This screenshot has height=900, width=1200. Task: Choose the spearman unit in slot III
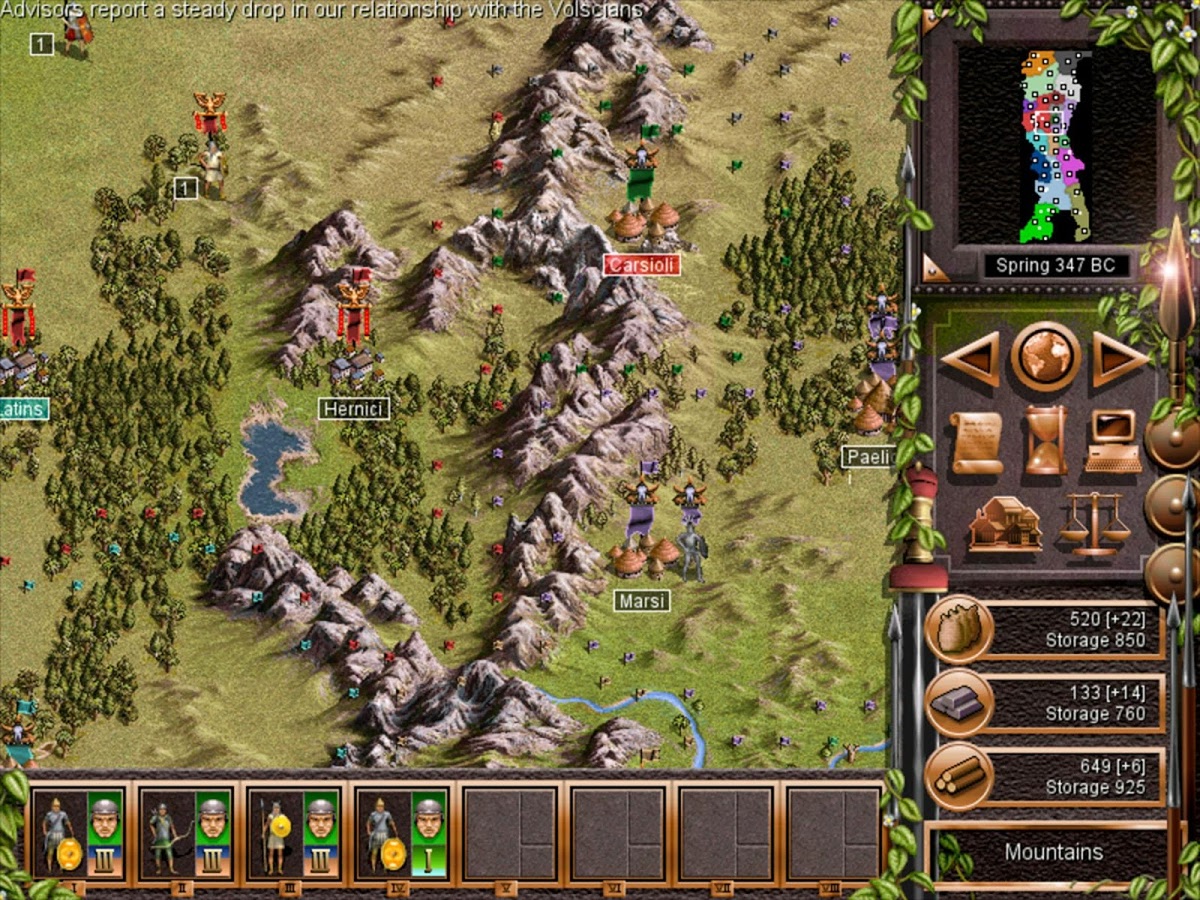(294, 833)
